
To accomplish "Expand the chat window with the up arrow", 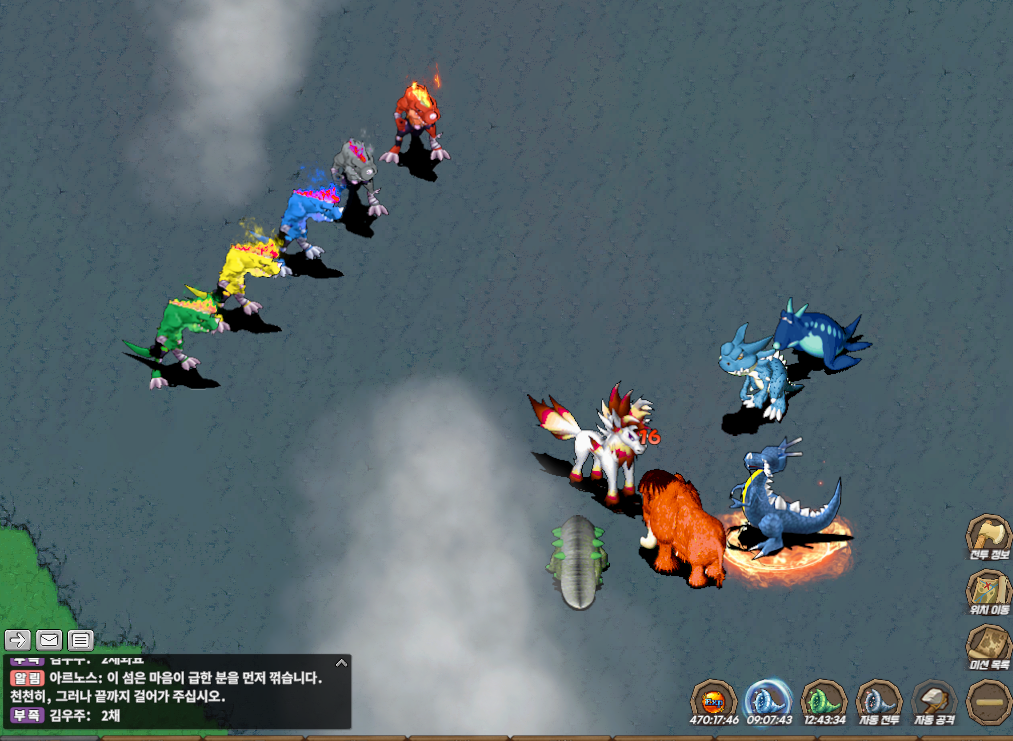I will tap(341, 662).
